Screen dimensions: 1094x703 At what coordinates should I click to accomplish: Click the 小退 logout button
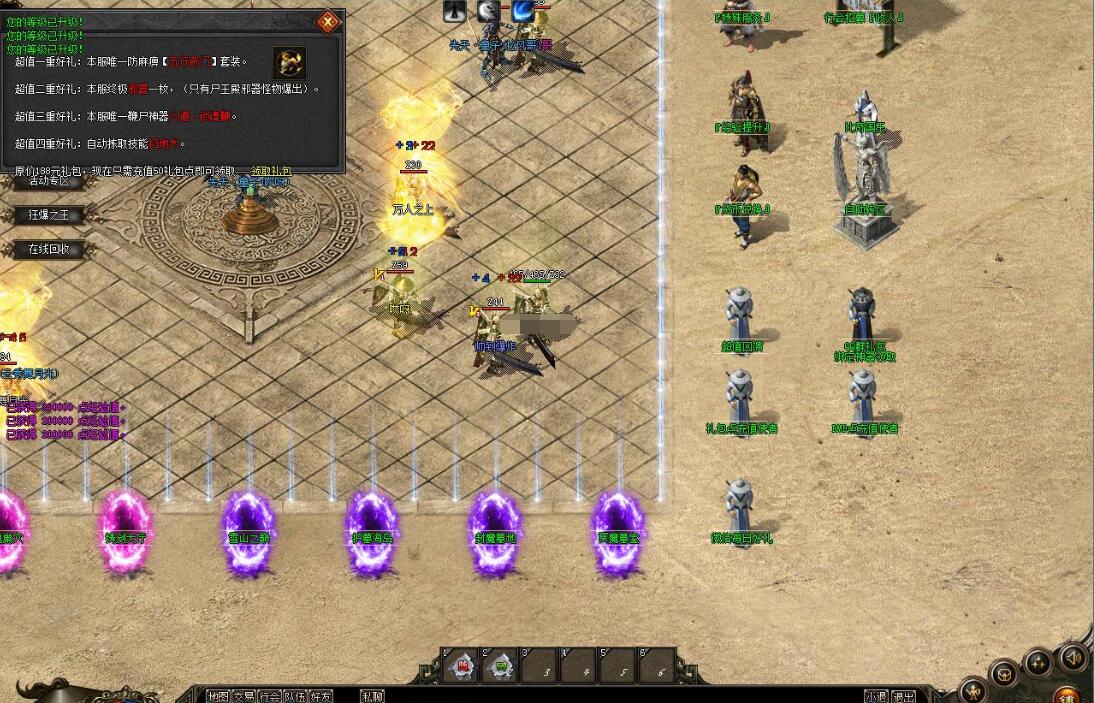pyautogui.click(x=876, y=697)
